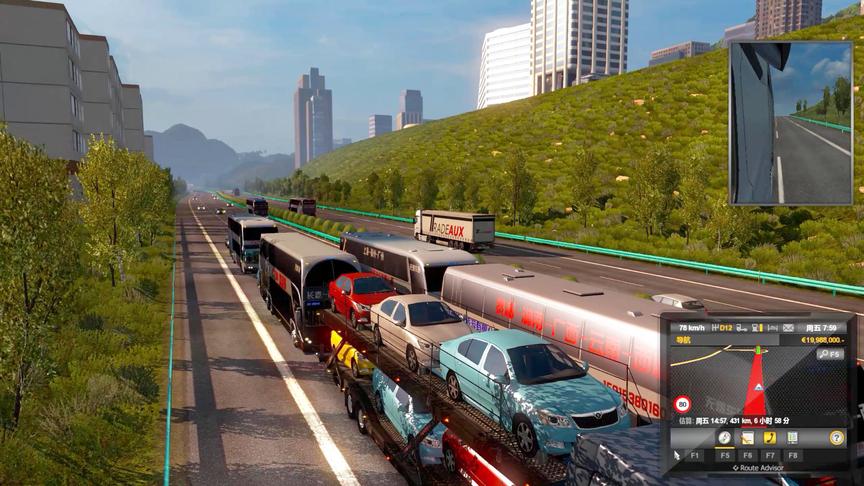Screen dimensions: 864x486
Task: Select the side mirror view panel
Action: (790, 122)
